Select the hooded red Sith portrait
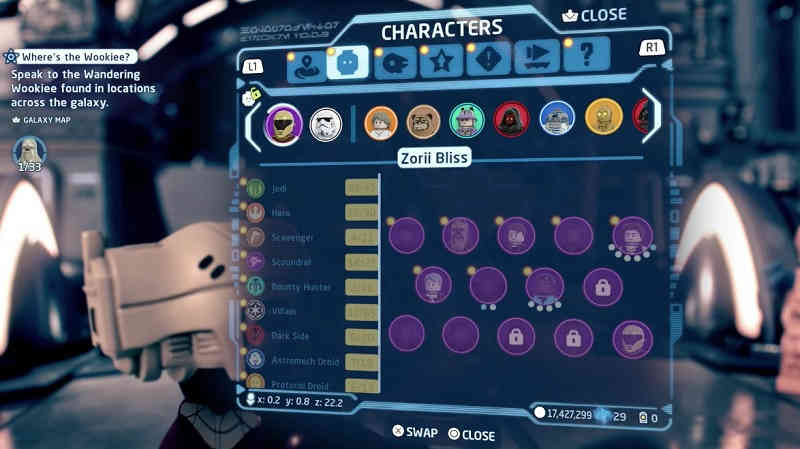 point(511,121)
